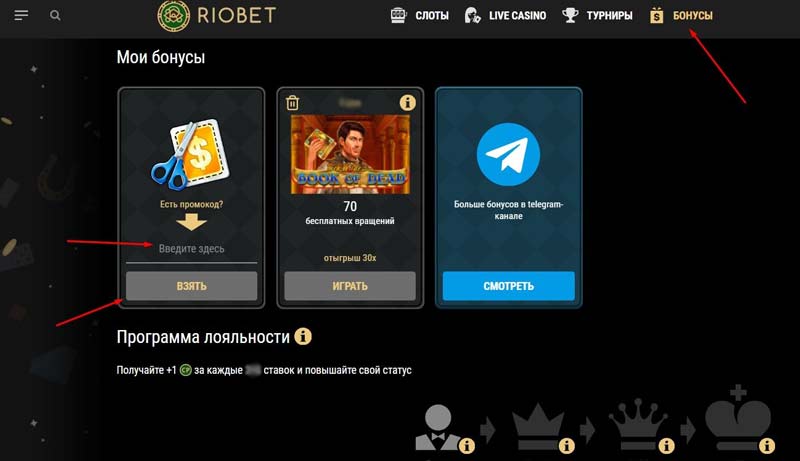The width and height of the screenshot is (800, 461).
Task: Start free spins with Играть button
Action: coord(349,286)
